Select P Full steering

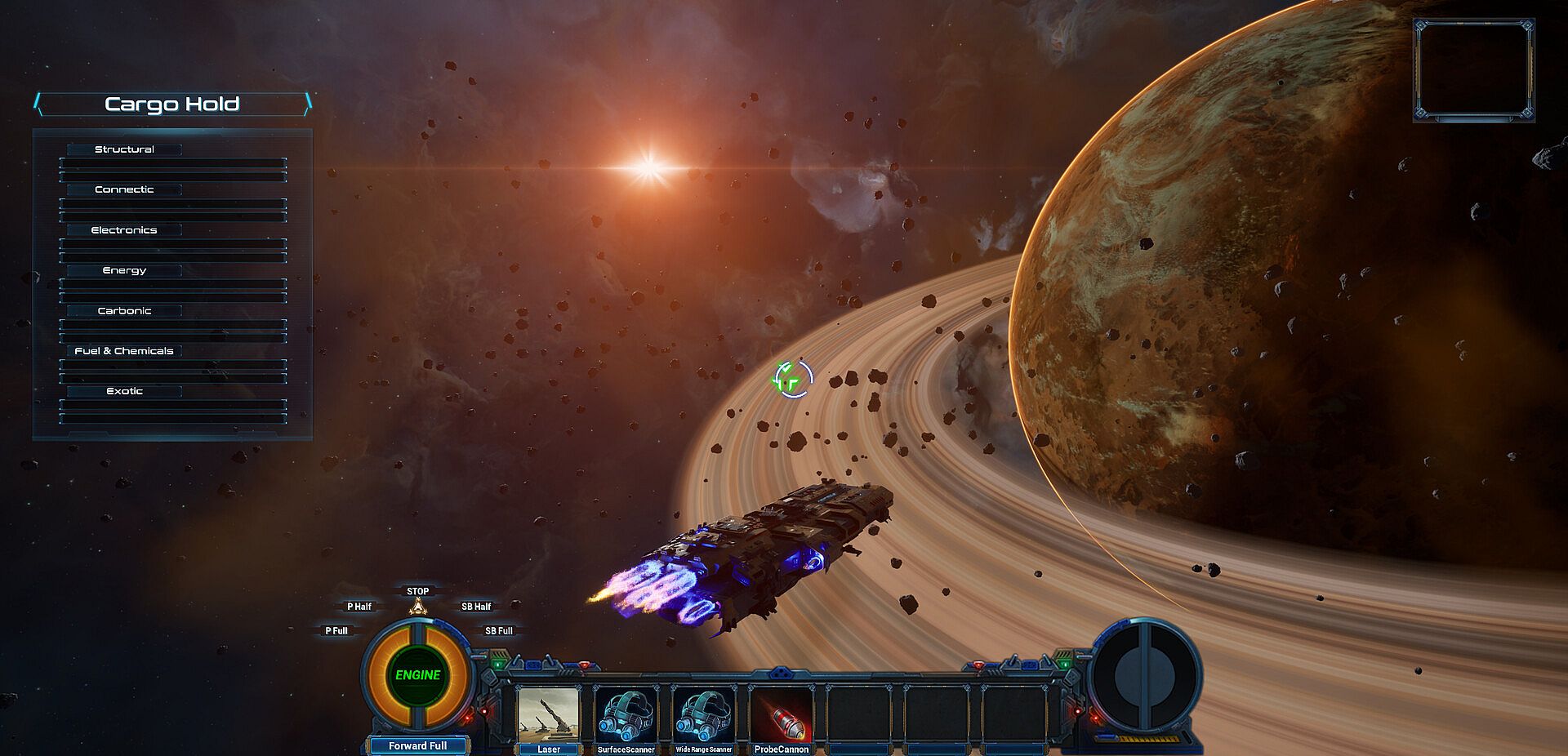click(336, 631)
